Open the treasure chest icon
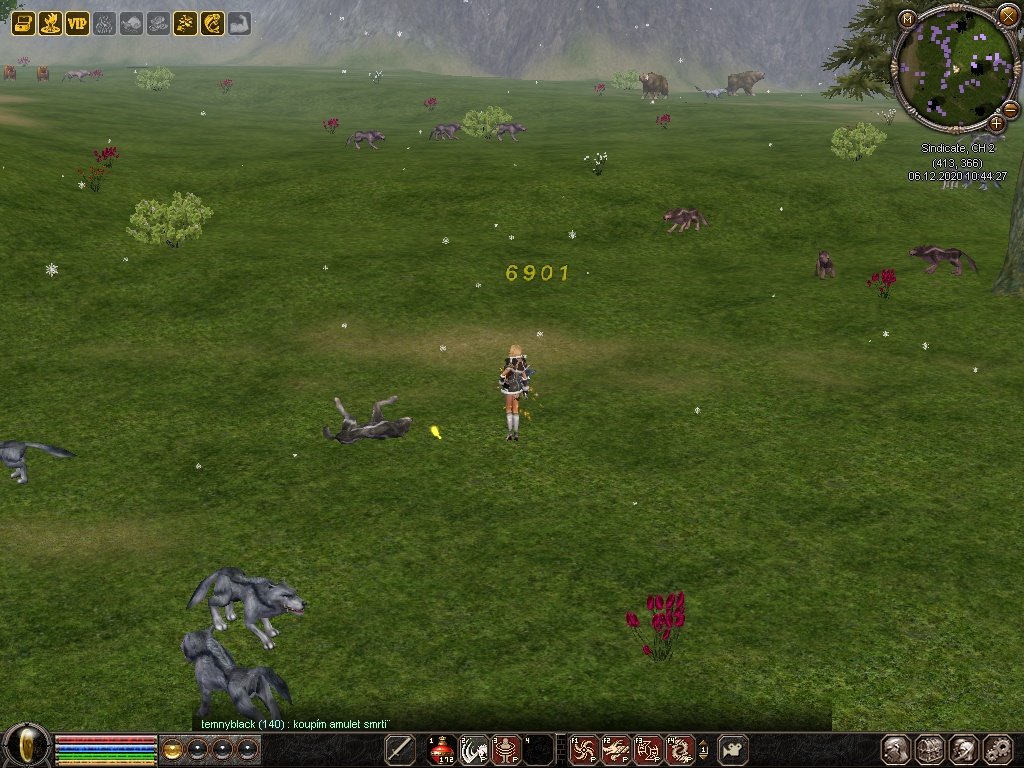 tap(23, 23)
